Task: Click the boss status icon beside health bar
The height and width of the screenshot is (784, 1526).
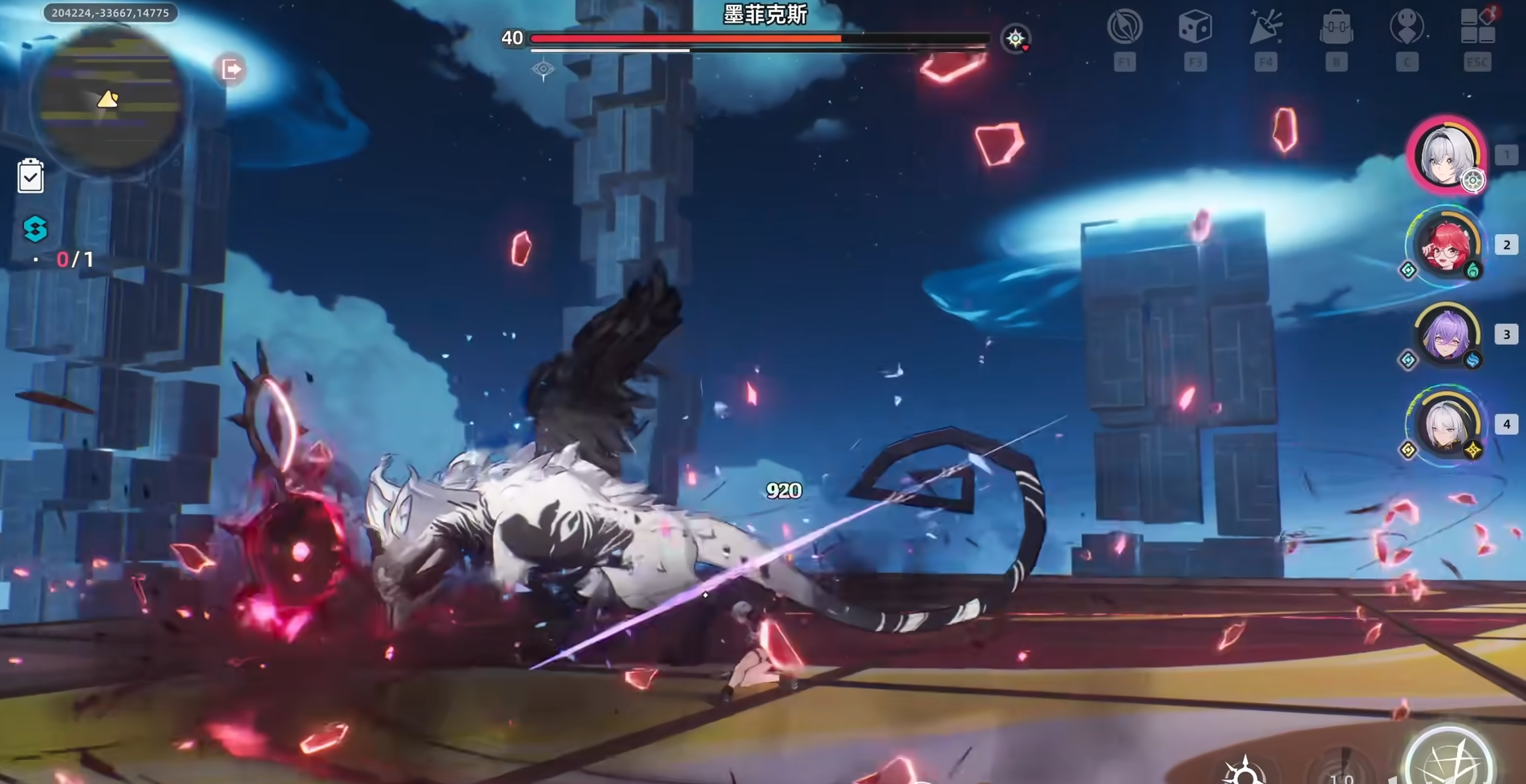Action: tap(1015, 38)
